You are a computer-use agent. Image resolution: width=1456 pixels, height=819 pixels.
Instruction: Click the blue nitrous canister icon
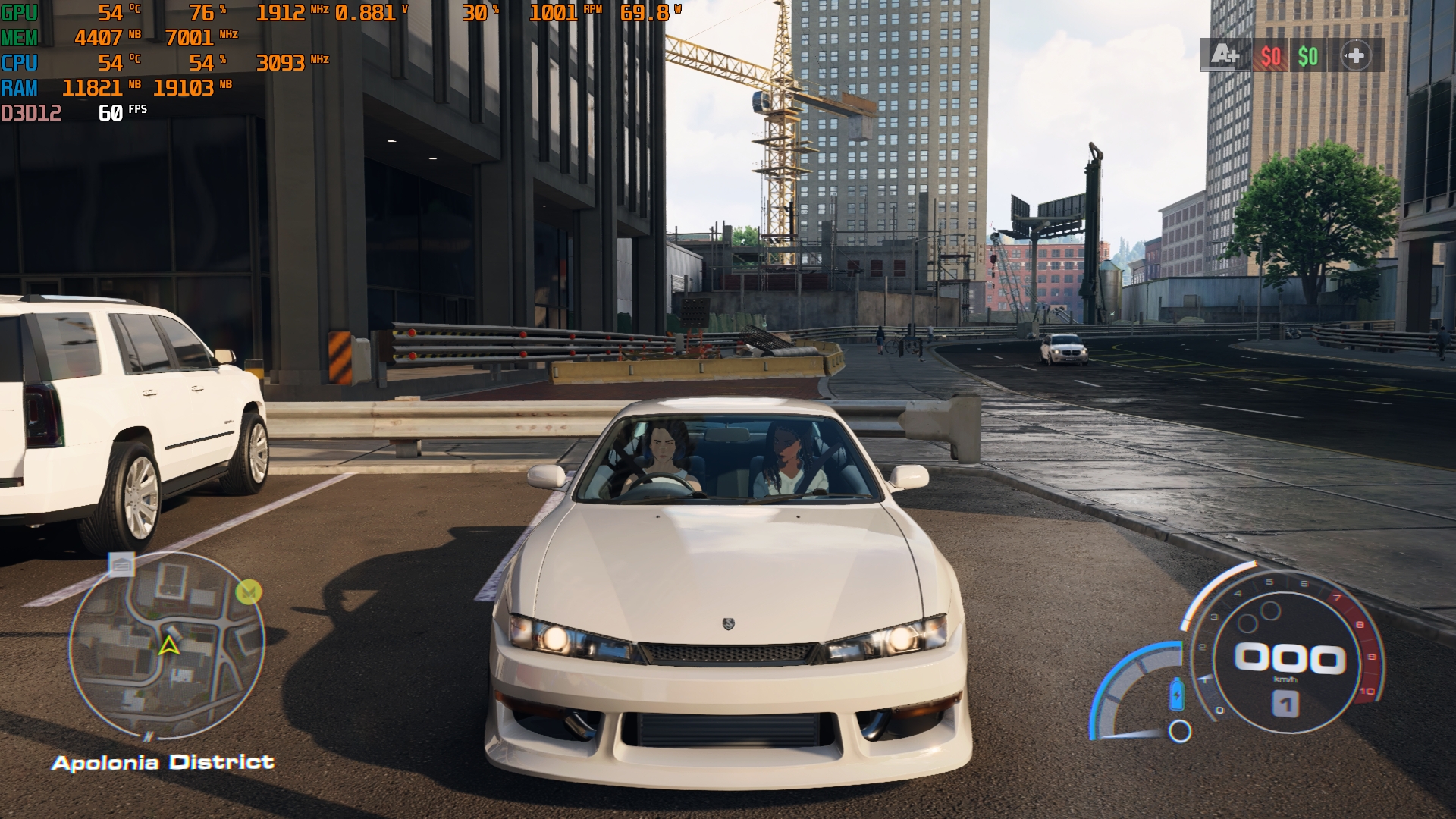pyautogui.click(x=1177, y=694)
